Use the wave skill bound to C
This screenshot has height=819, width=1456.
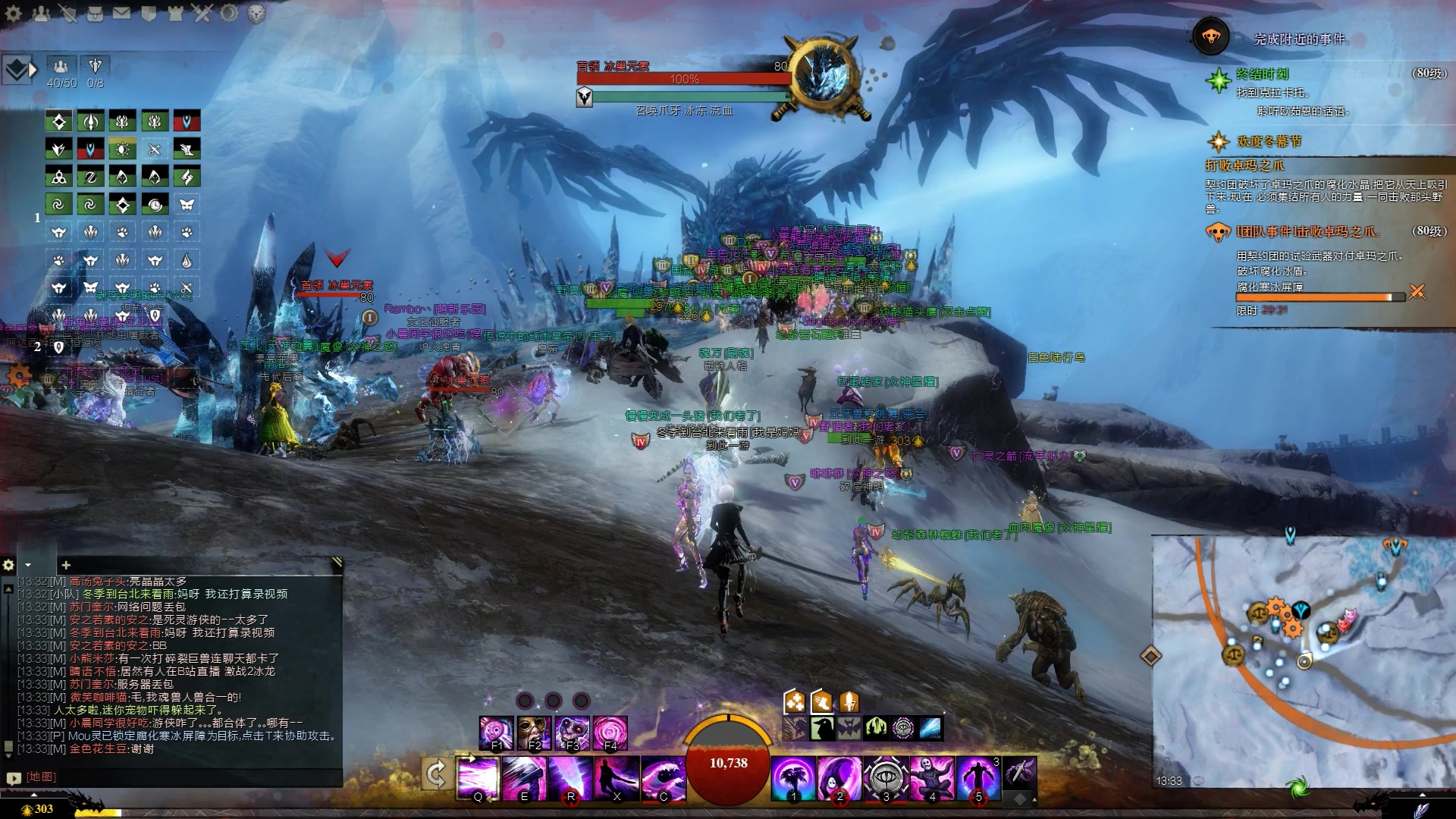click(x=663, y=777)
